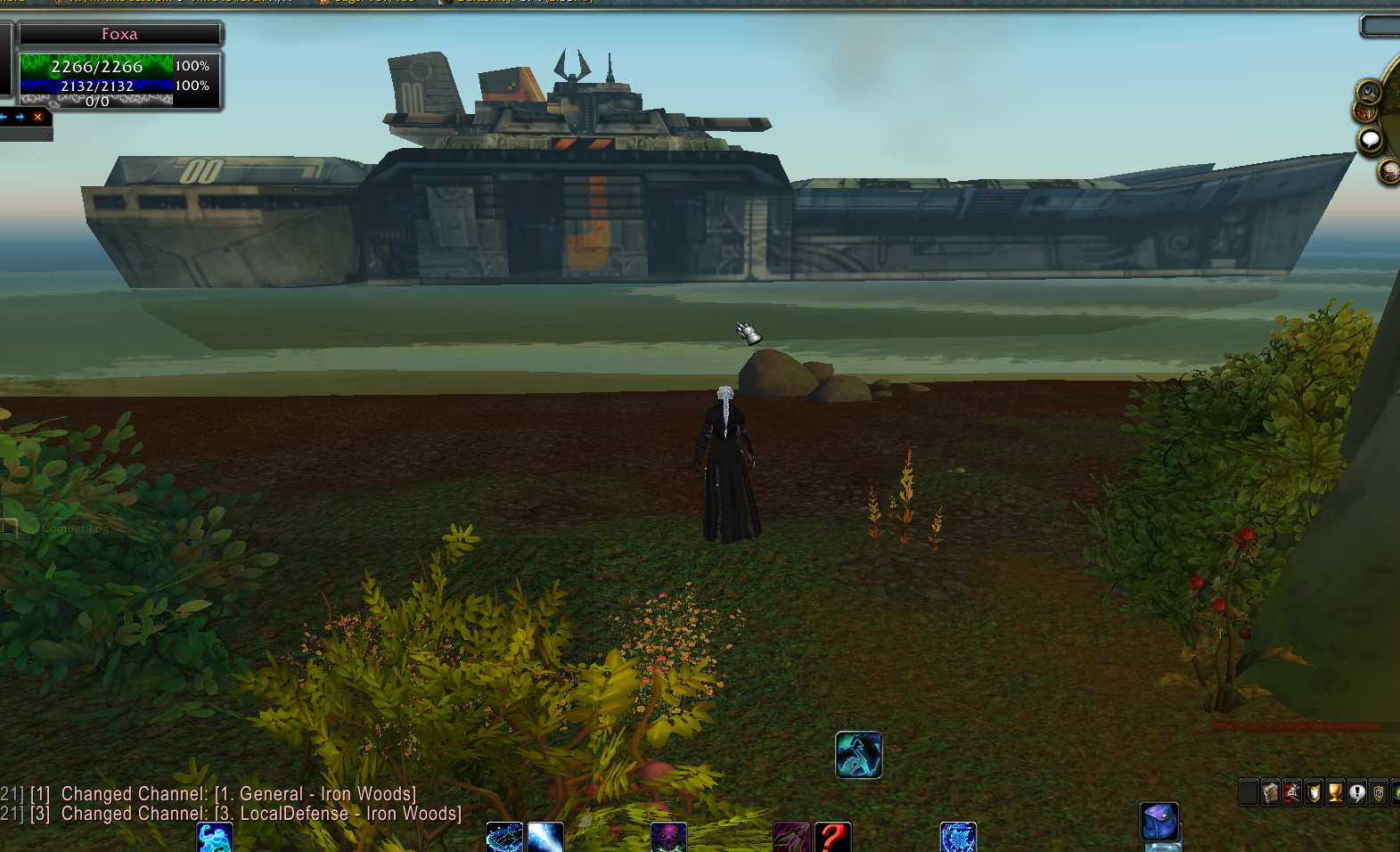This screenshot has height=852, width=1400.
Task: Open the talents icon with red swirl
Action: click(x=1292, y=791)
